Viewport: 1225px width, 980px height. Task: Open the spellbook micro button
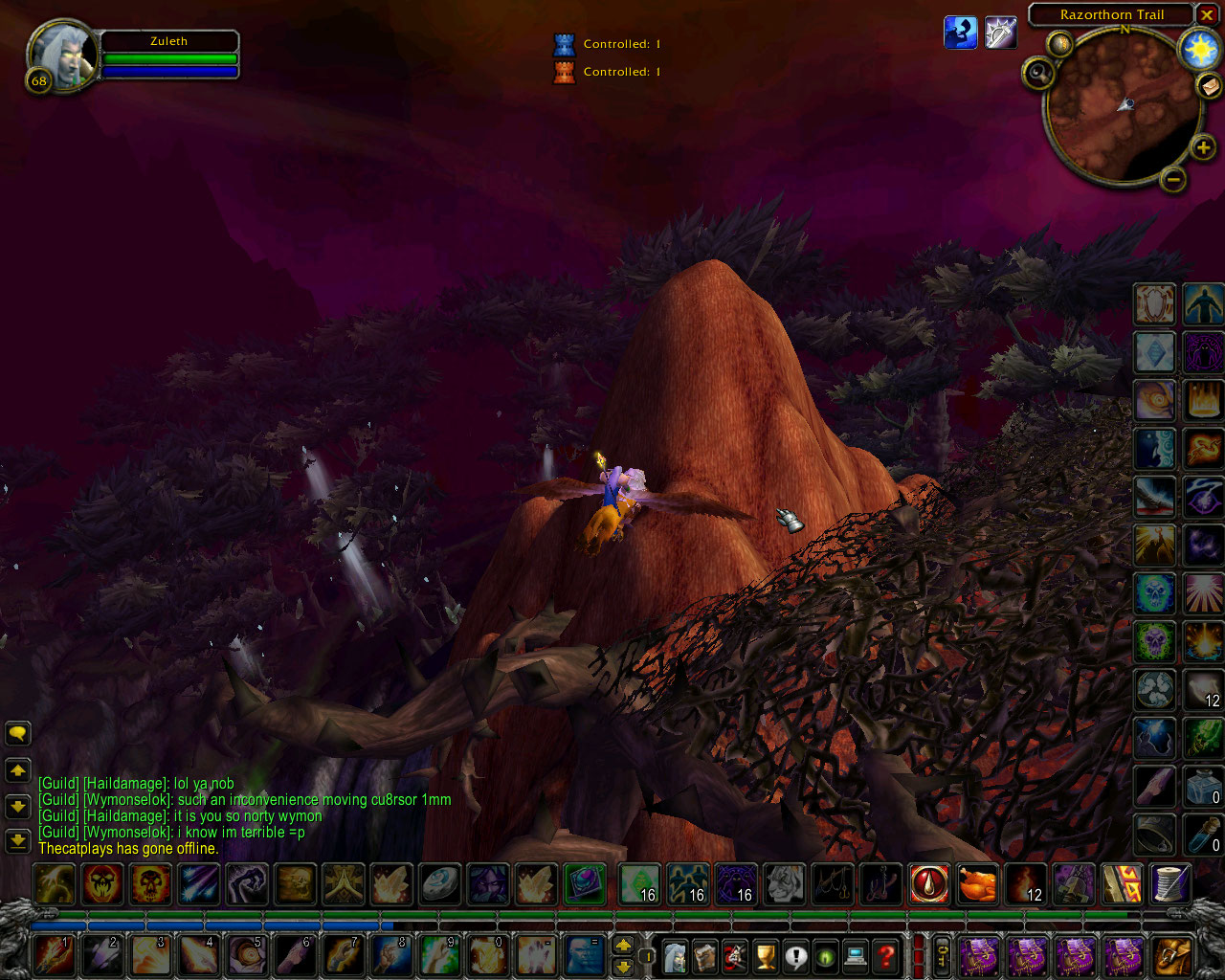(705, 956)
